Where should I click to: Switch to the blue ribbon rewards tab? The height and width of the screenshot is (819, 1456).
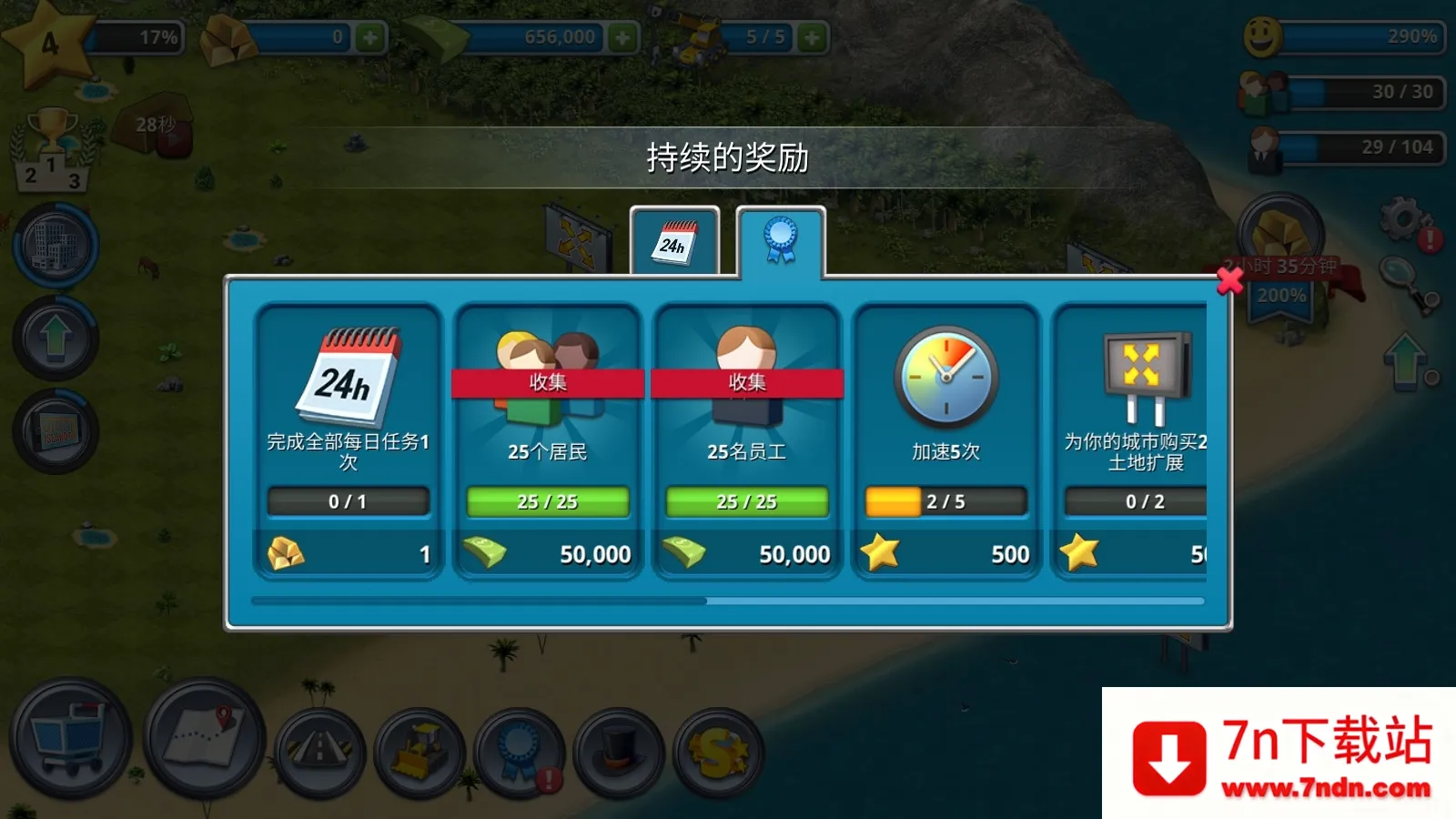[x=781, y=238]
